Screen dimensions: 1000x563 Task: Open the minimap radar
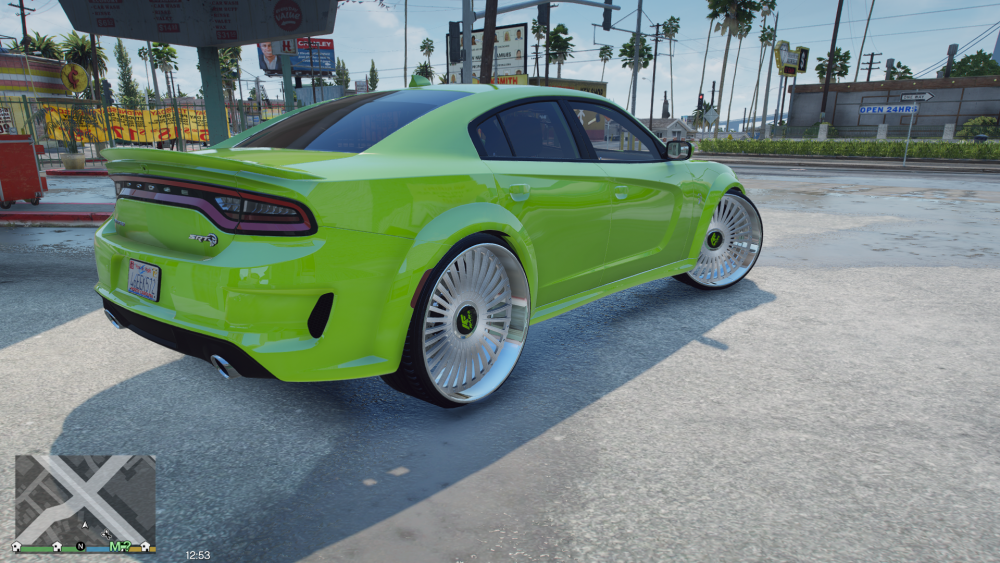click(85, 498)
